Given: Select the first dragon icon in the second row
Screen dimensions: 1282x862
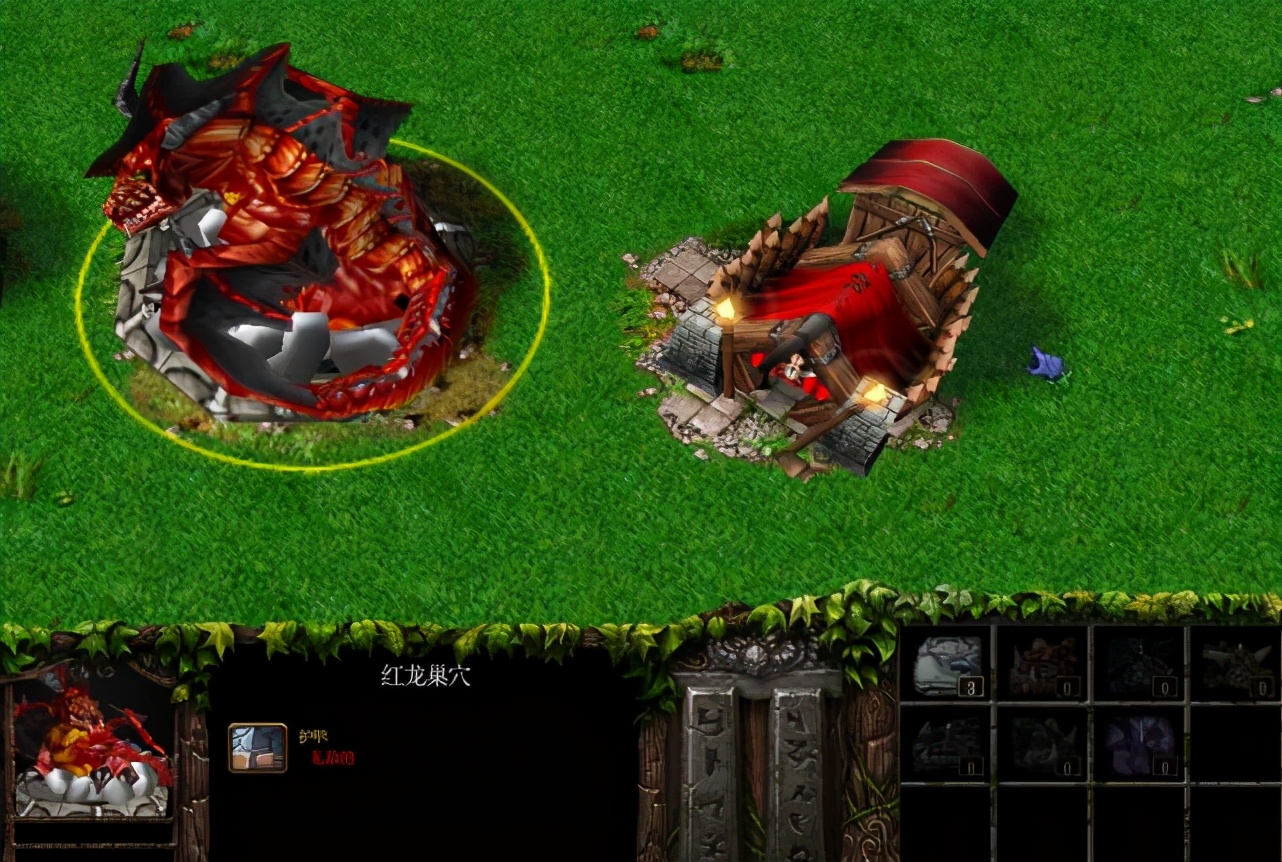Looking at the screenshot, I should tap(946, 744).
